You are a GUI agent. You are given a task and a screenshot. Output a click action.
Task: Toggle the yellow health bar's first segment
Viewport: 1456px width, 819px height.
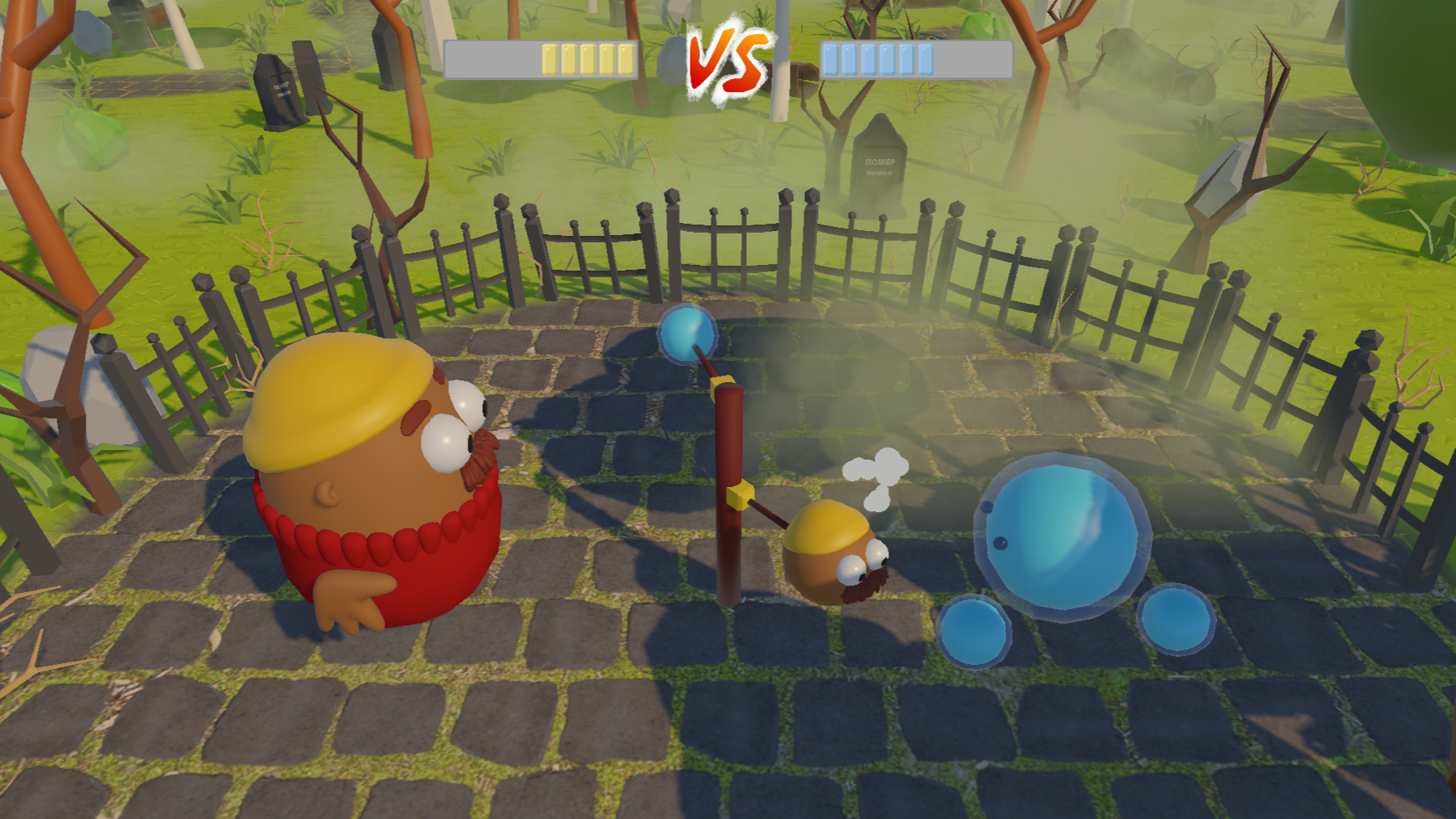pos(551,57)
